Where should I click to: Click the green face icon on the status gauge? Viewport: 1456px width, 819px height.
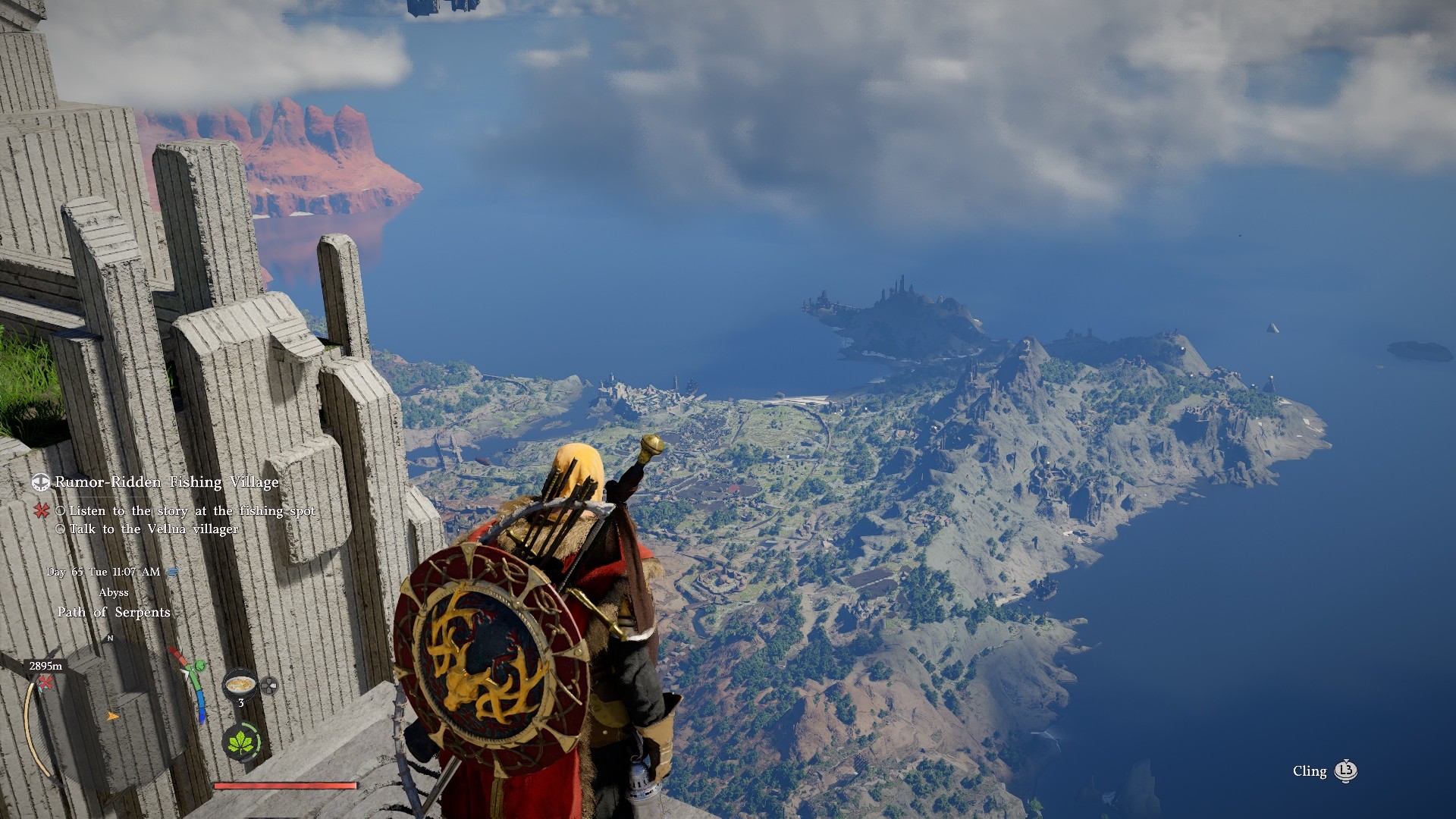click(200, 666)
